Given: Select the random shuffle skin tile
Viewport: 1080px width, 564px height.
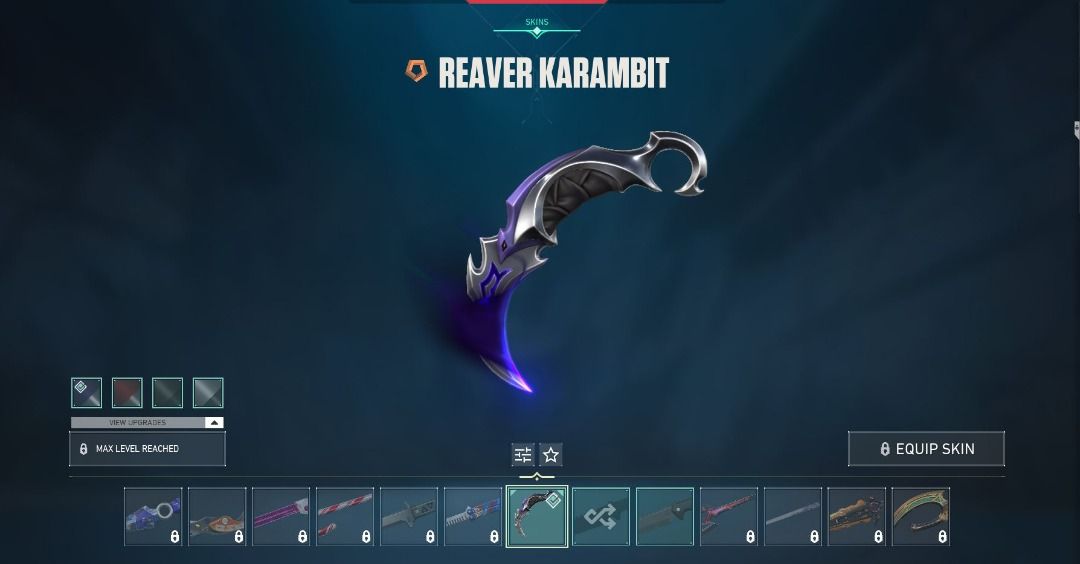Looking at the screenshot, I should tap(601, 516).
